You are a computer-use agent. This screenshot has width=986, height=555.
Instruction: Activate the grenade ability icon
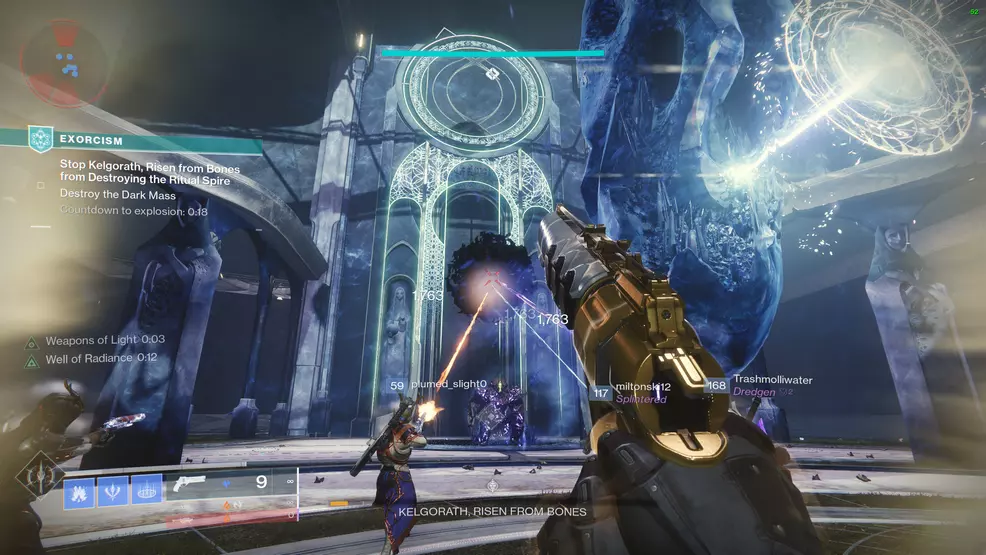(80, 490)
